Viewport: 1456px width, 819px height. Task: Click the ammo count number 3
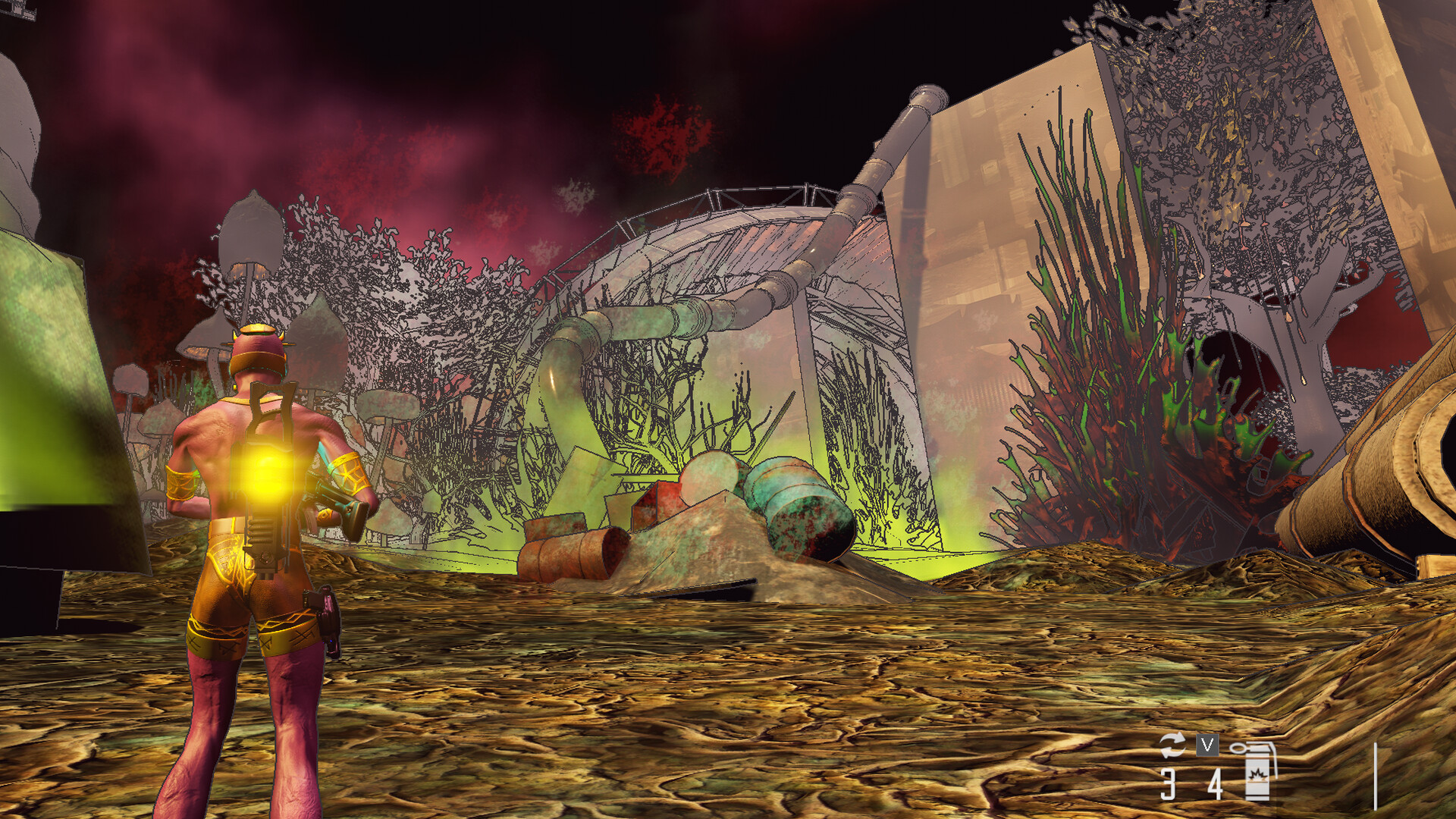[1167, 783]
